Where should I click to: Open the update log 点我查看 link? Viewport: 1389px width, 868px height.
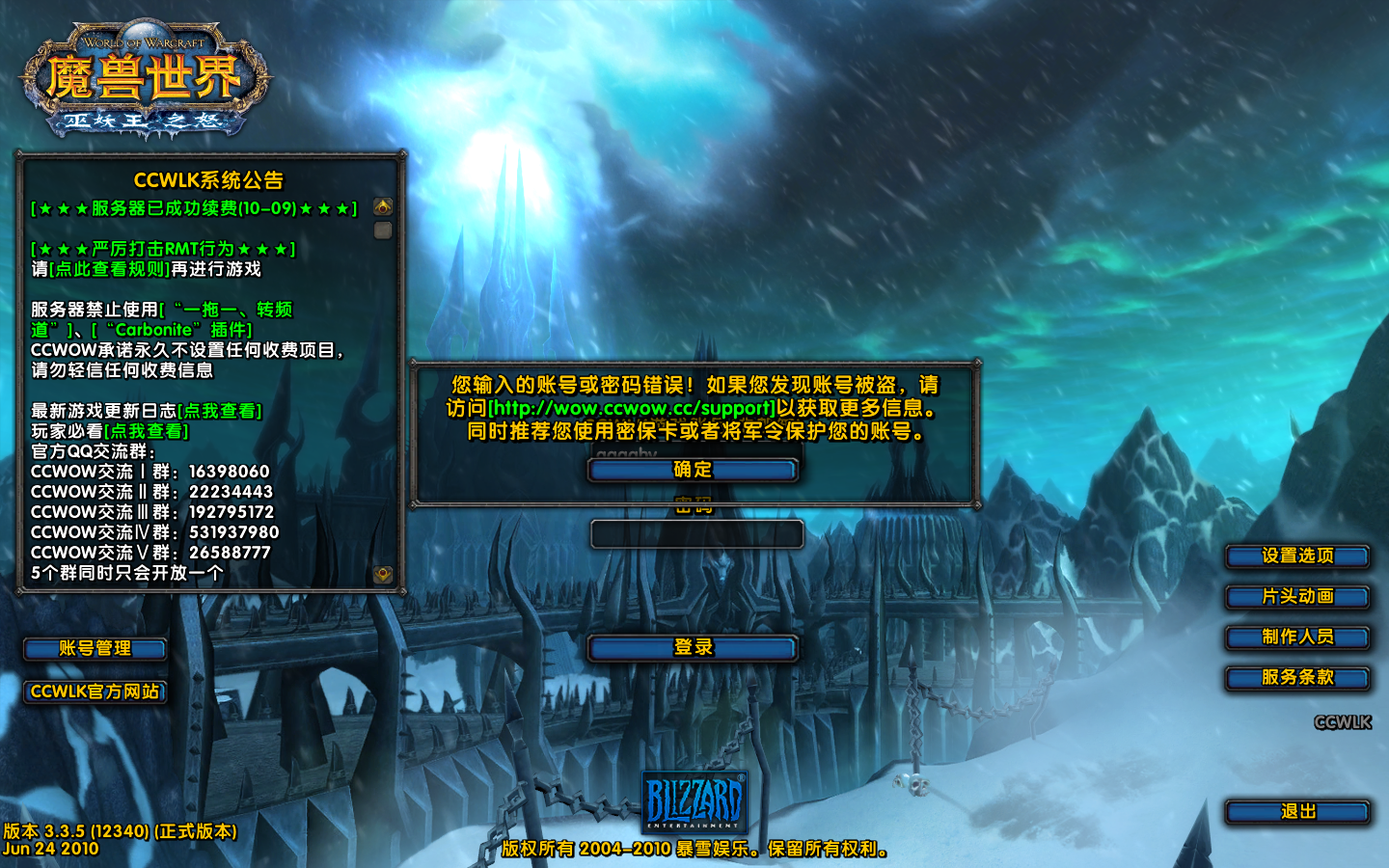(x=220, y=412)
